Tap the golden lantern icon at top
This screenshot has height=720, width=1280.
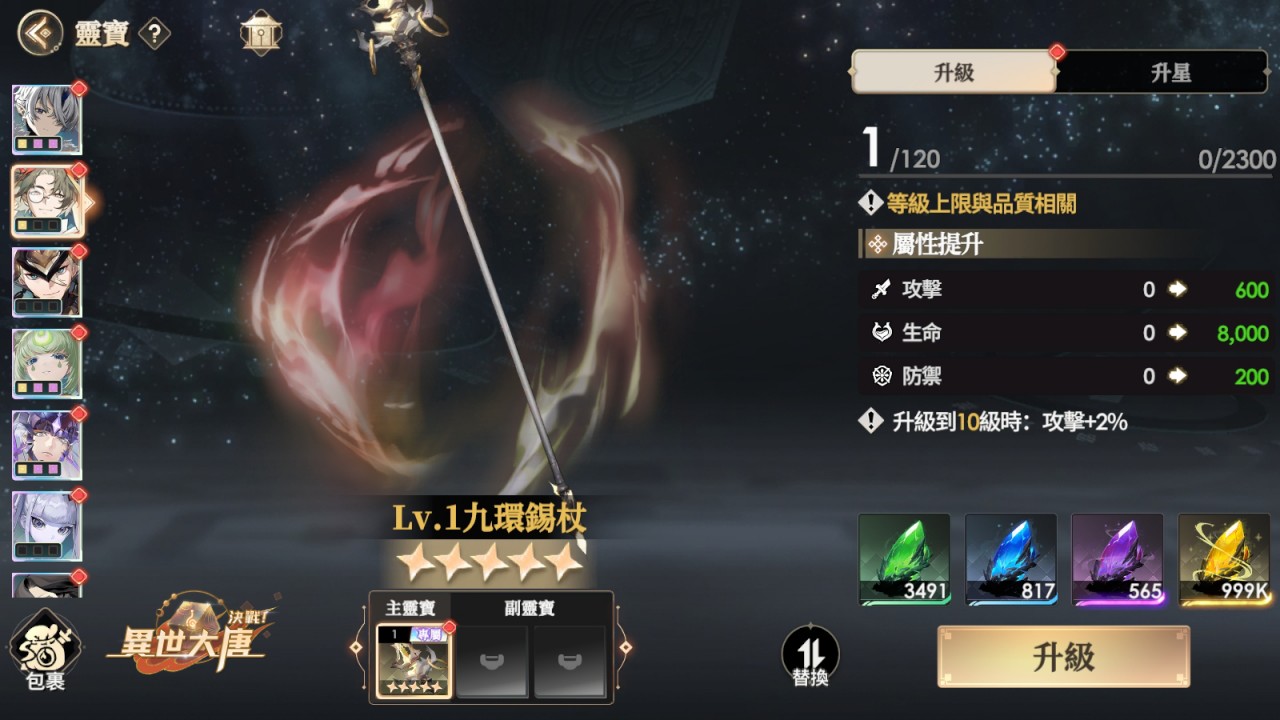260,32
